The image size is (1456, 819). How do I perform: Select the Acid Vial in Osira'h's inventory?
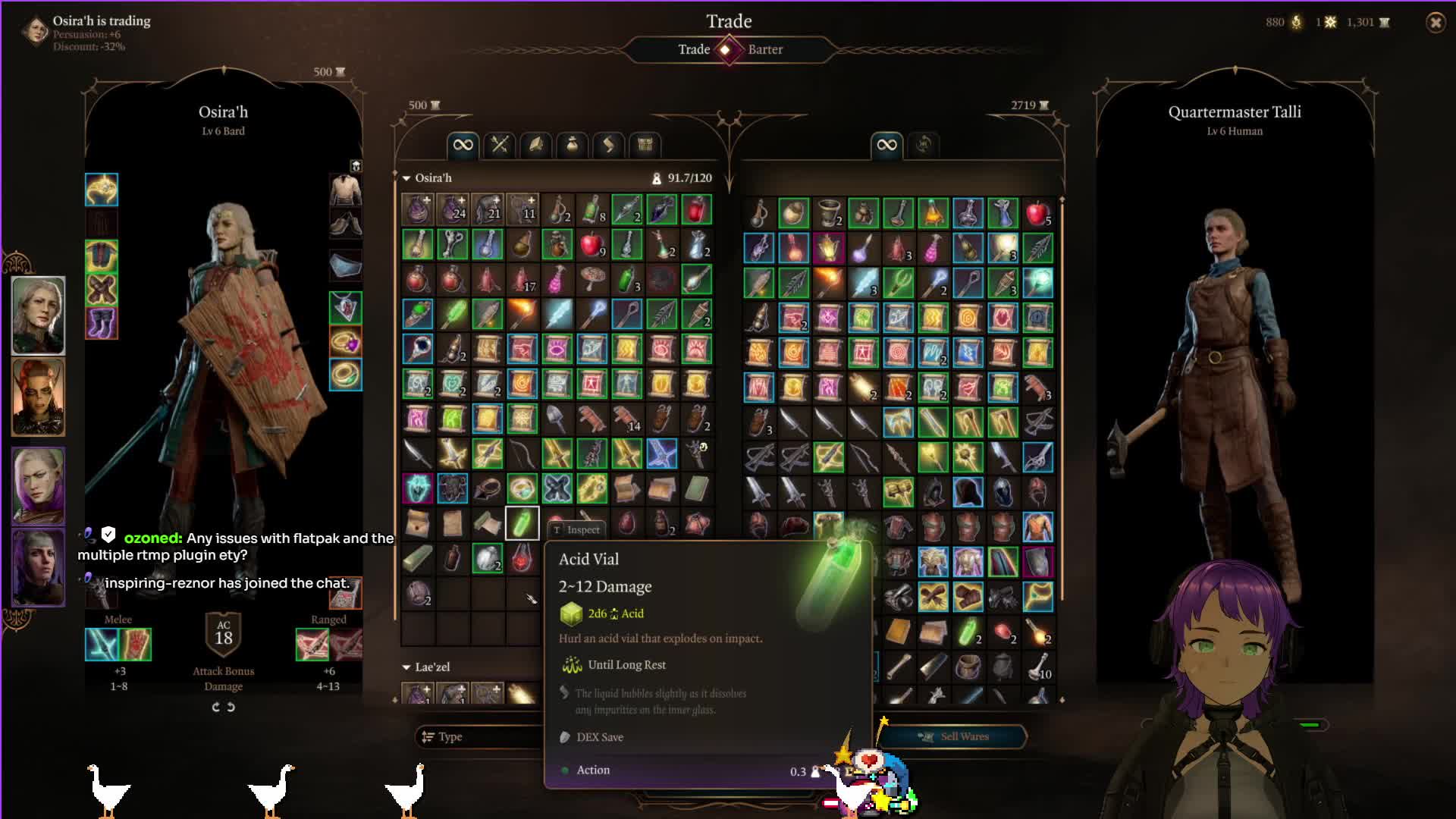tap(522, 523)
